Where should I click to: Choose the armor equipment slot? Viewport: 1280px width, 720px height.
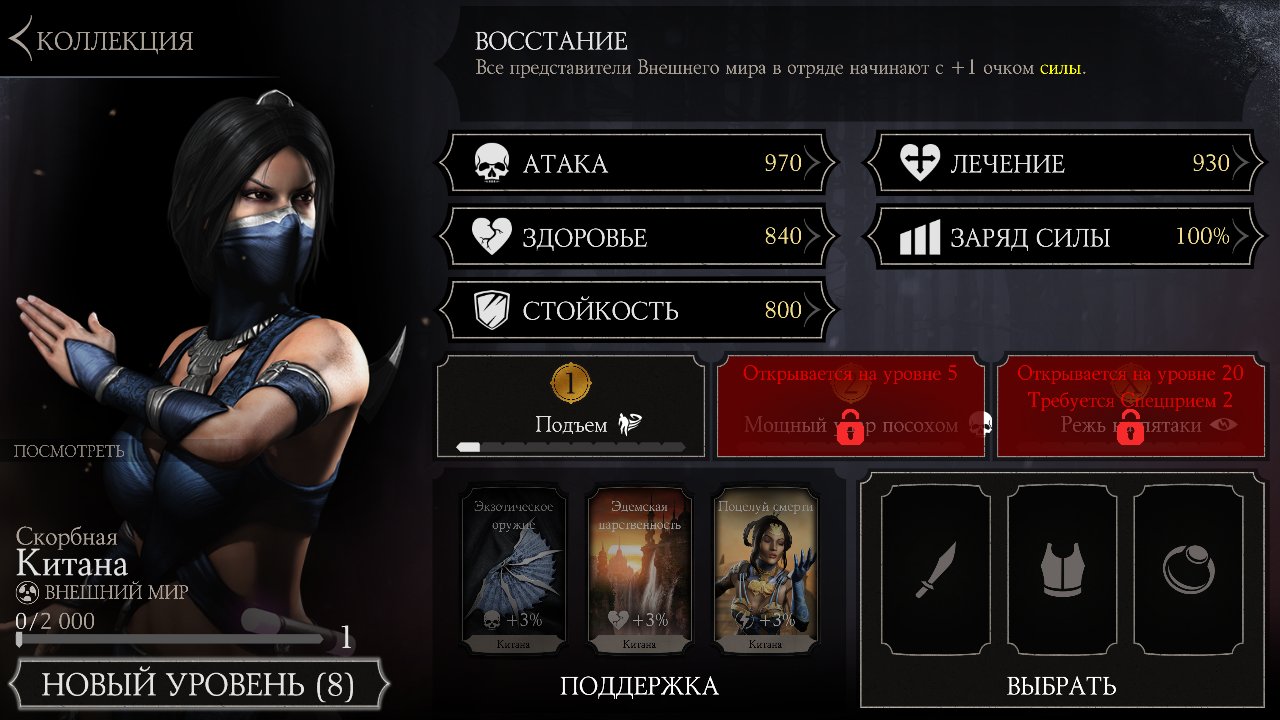(1061, 569)
